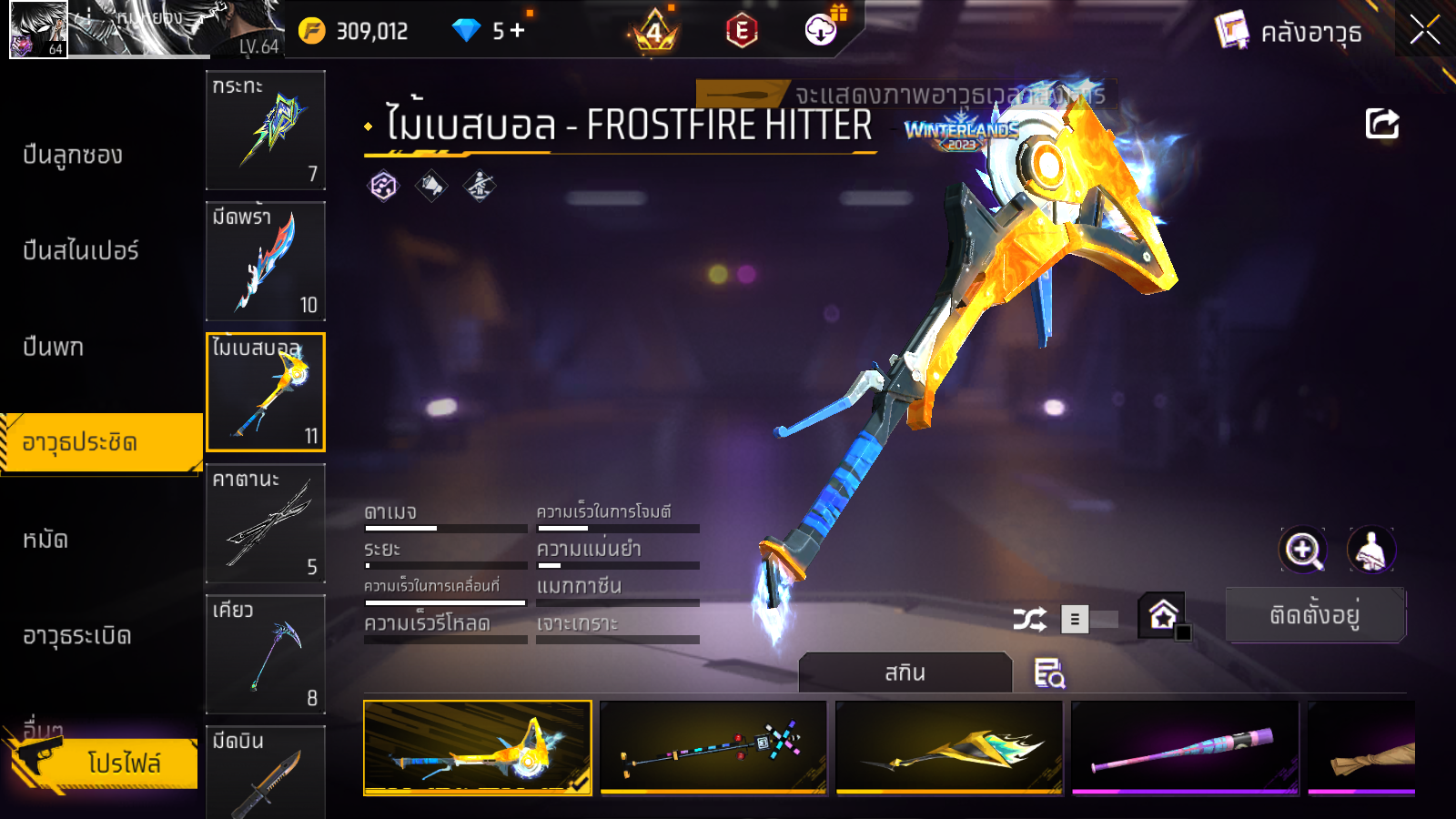Share the Frostfire Hitter skin
The width and height of the screenshot is (1456, 819).
coord(1381,124)
